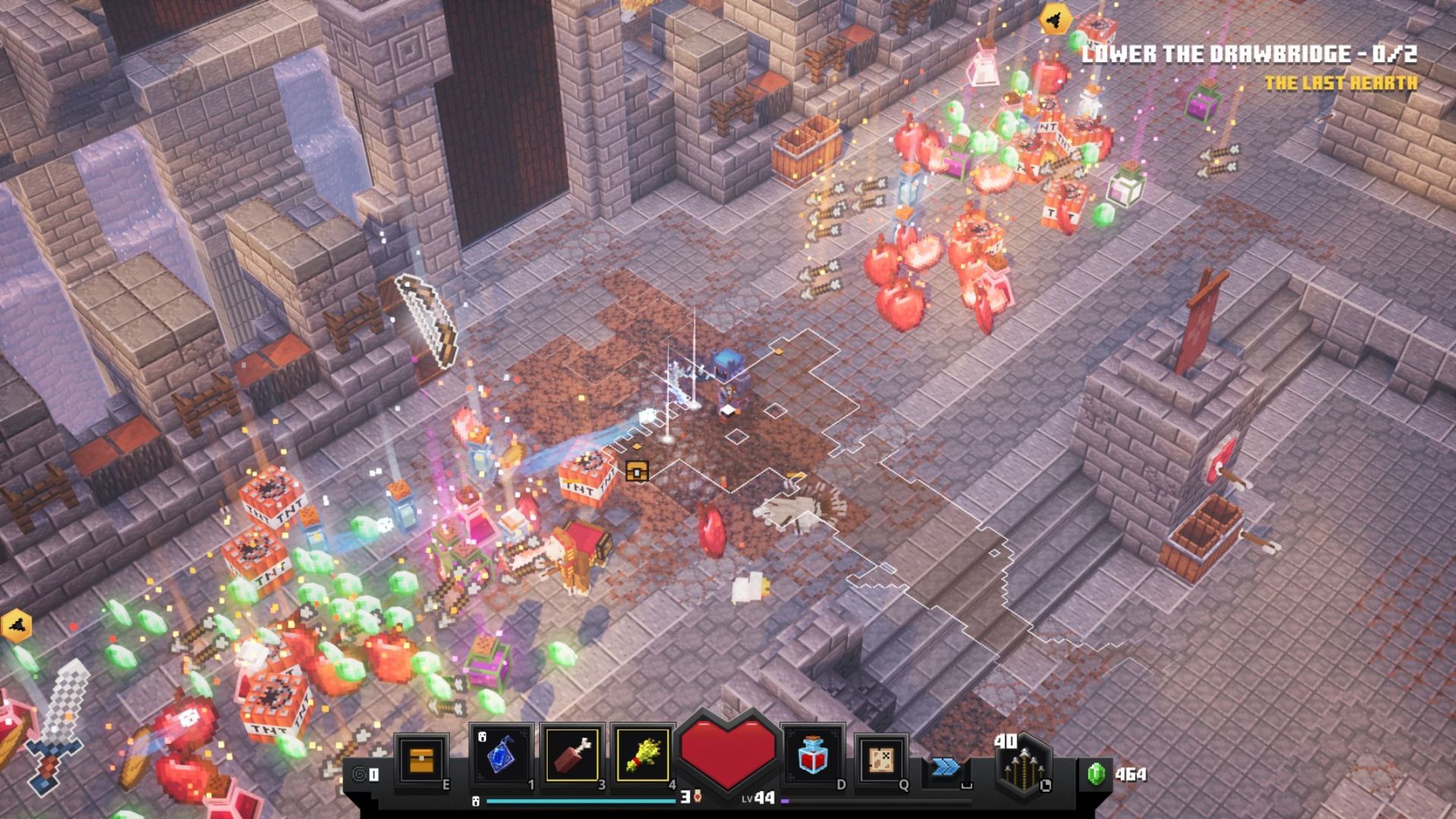Open the inventory chest

coord(421,759)
